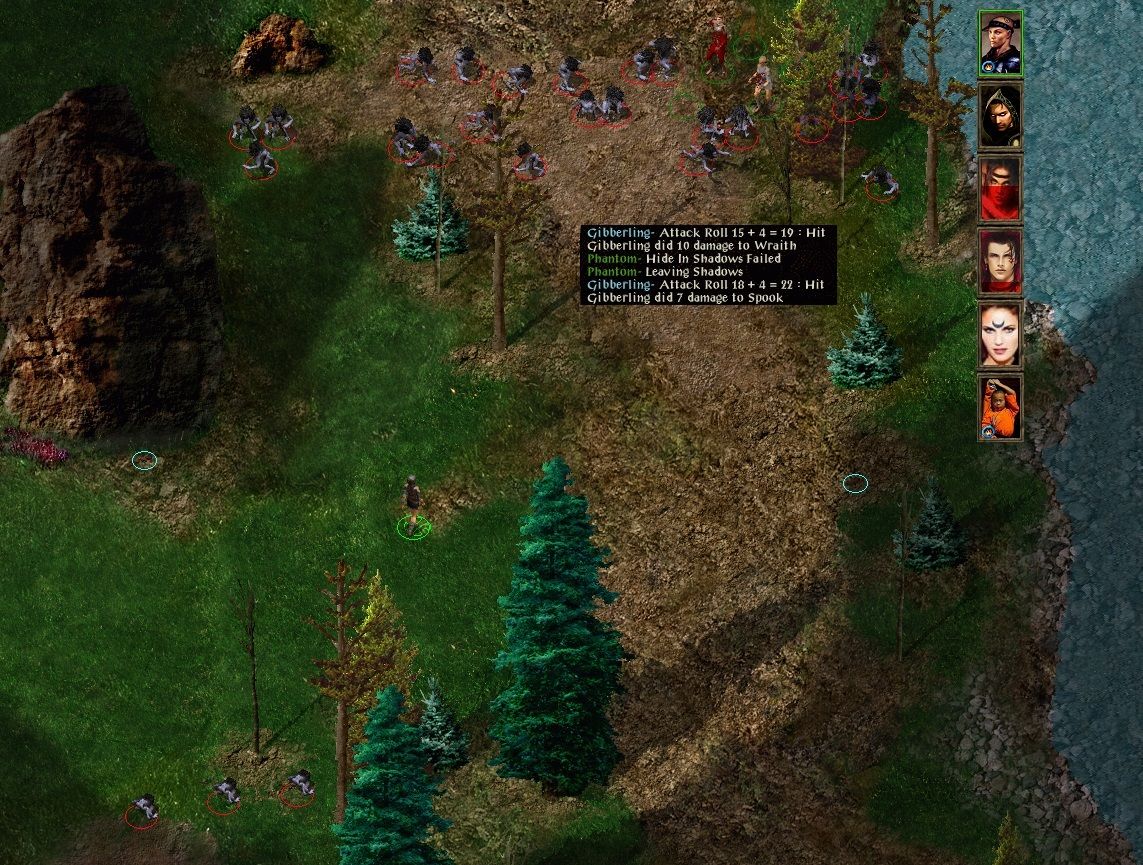The height and width of the screenshot is (865, 1143).
Task: Select the orange-robed monk portrait
Action: (1000, 407)
